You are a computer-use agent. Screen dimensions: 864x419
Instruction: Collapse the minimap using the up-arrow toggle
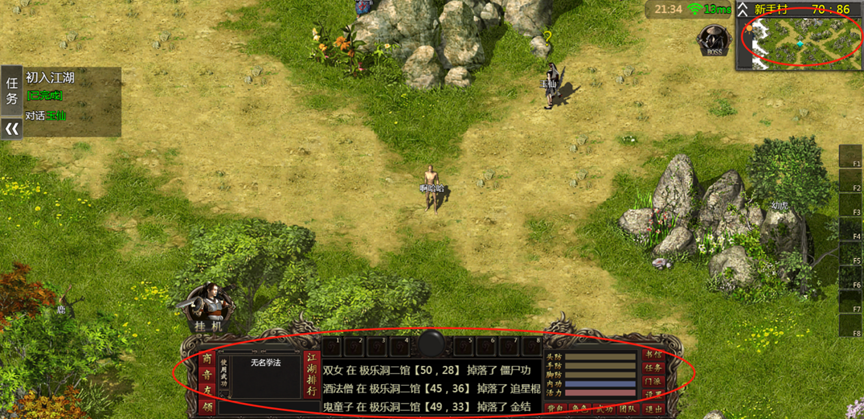tap(743, 9)
